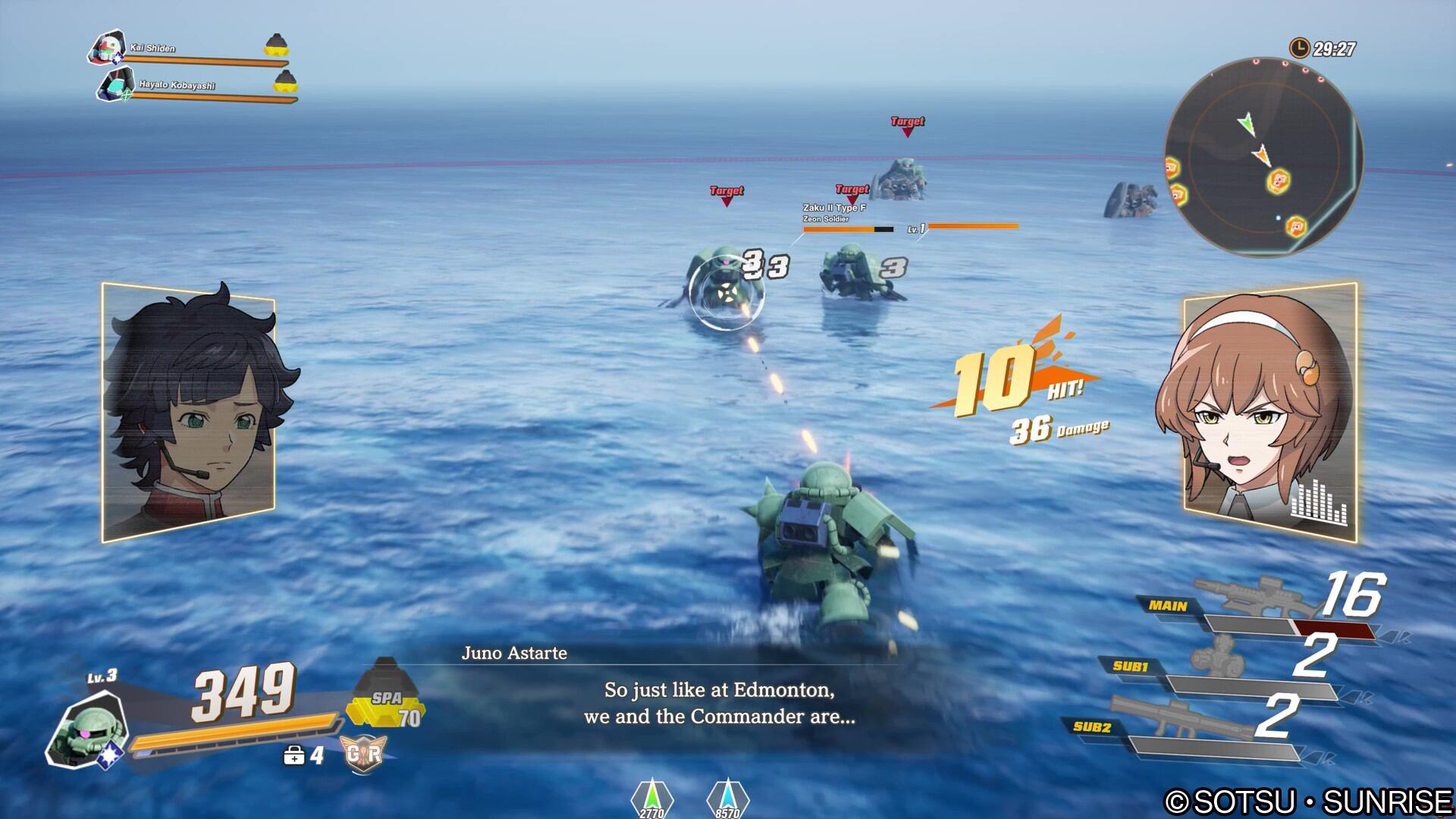
Task: Click the winged GR emblem icon
Action: [365, 755]
